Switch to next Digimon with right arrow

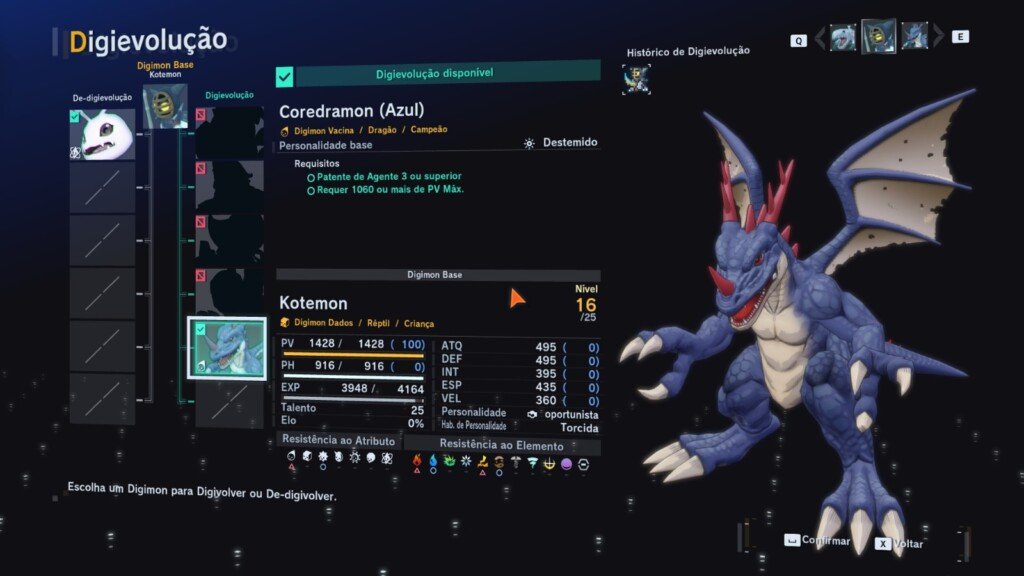click(939, 38)
